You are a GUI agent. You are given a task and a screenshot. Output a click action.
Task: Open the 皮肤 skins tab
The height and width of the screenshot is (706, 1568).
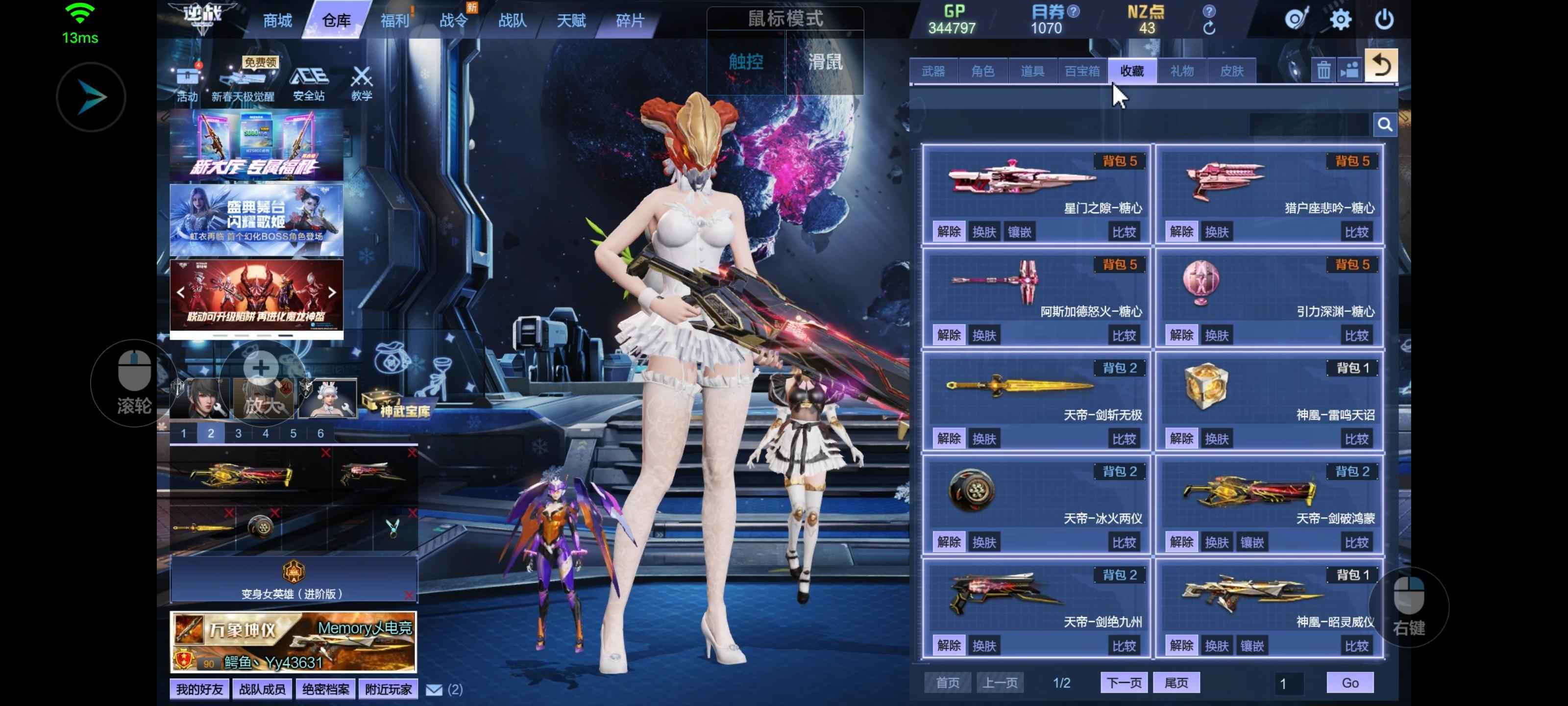[x=1231, y=71]
